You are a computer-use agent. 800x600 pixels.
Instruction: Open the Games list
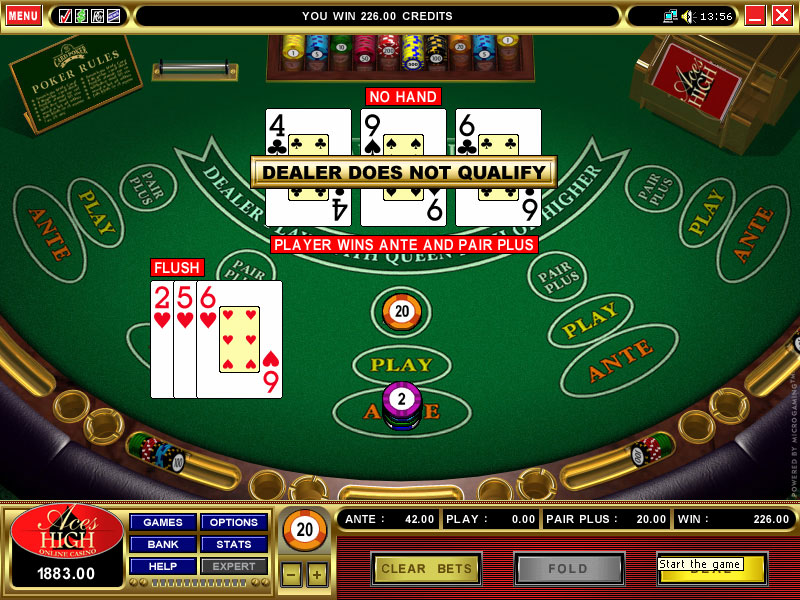tap(163, 522)
